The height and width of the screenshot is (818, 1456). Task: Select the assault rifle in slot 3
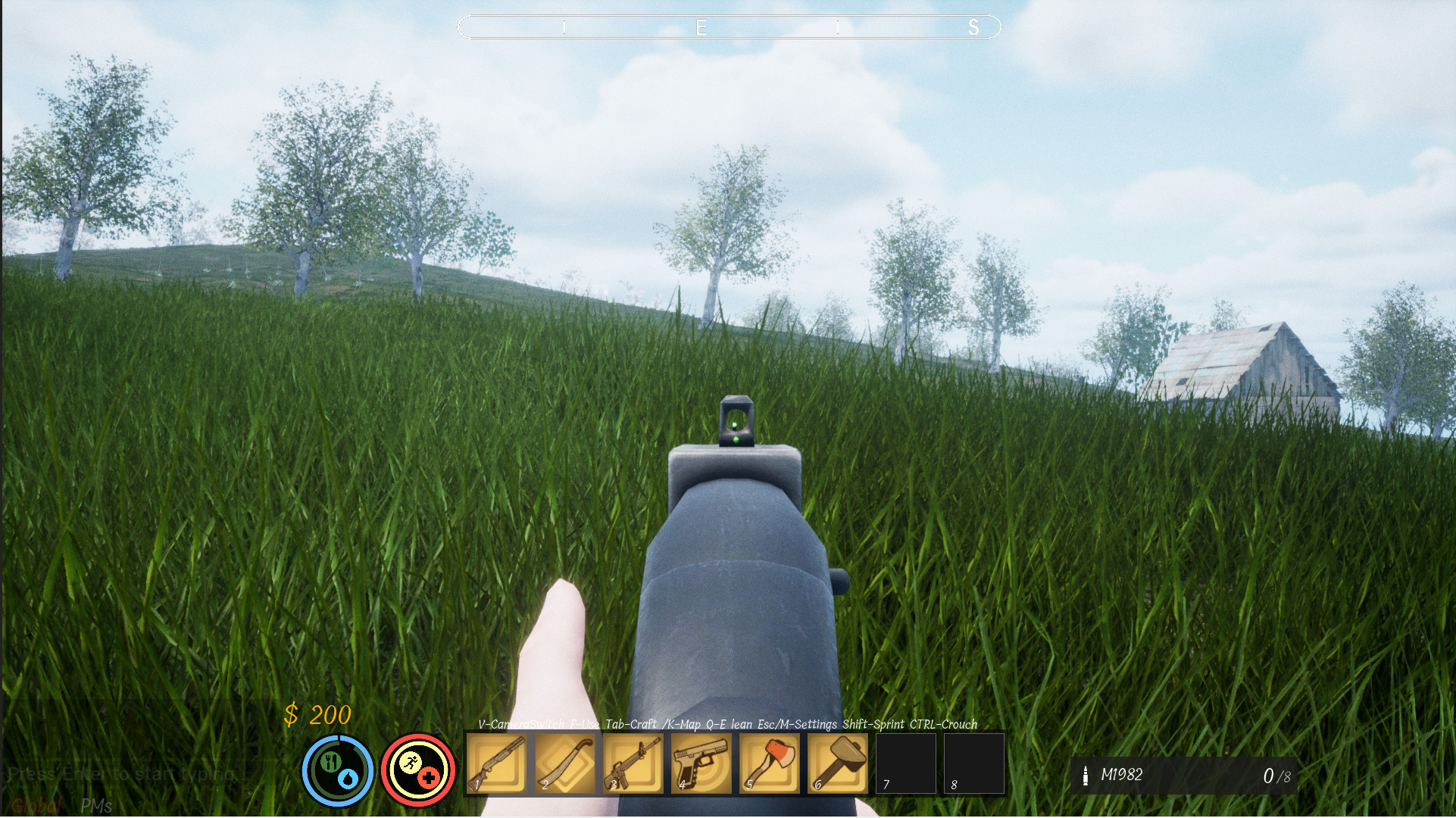[633, 763]
